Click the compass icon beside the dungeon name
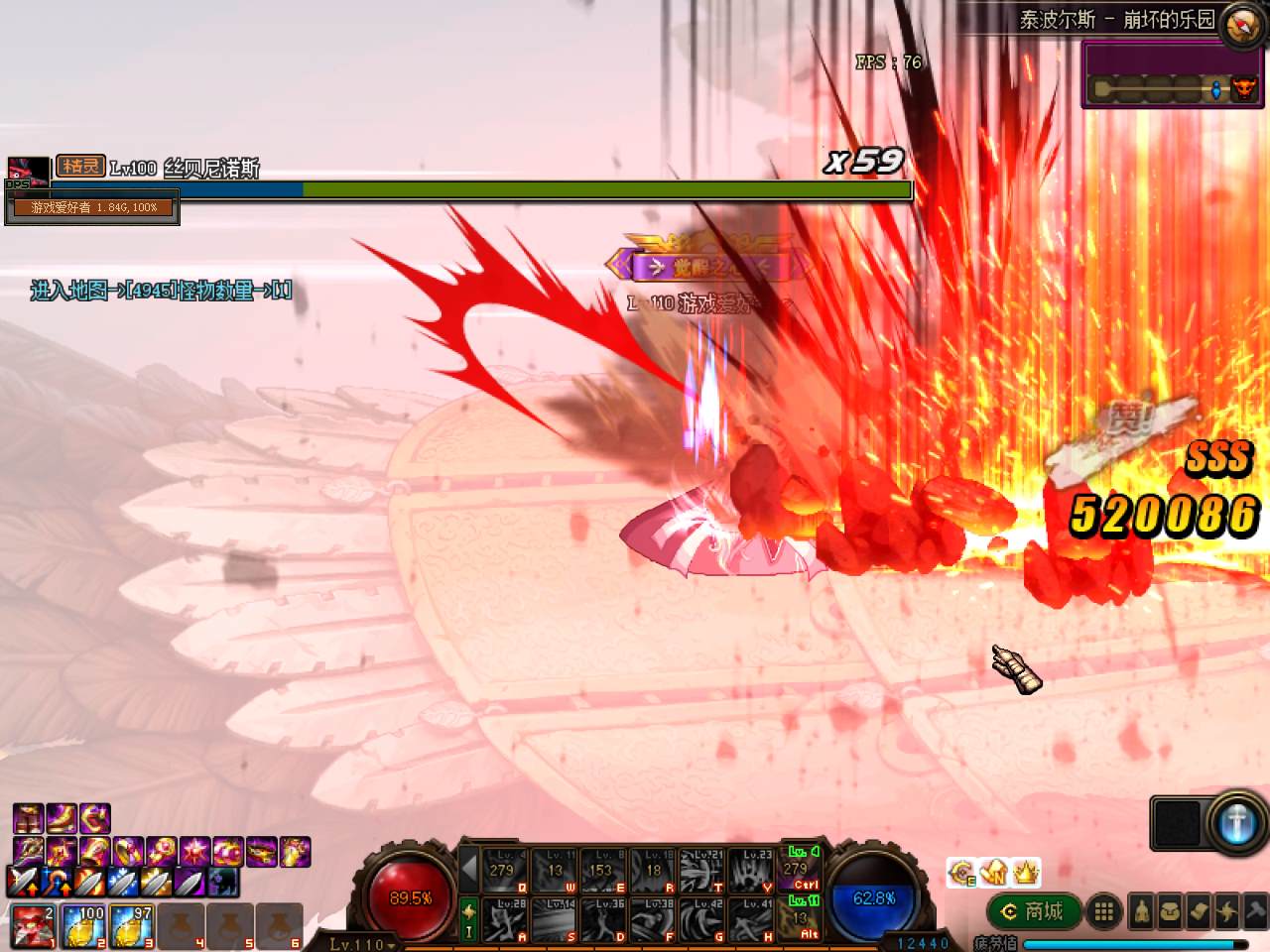The width and height of the screenshot is (1270, 952). pos(1242,23)
